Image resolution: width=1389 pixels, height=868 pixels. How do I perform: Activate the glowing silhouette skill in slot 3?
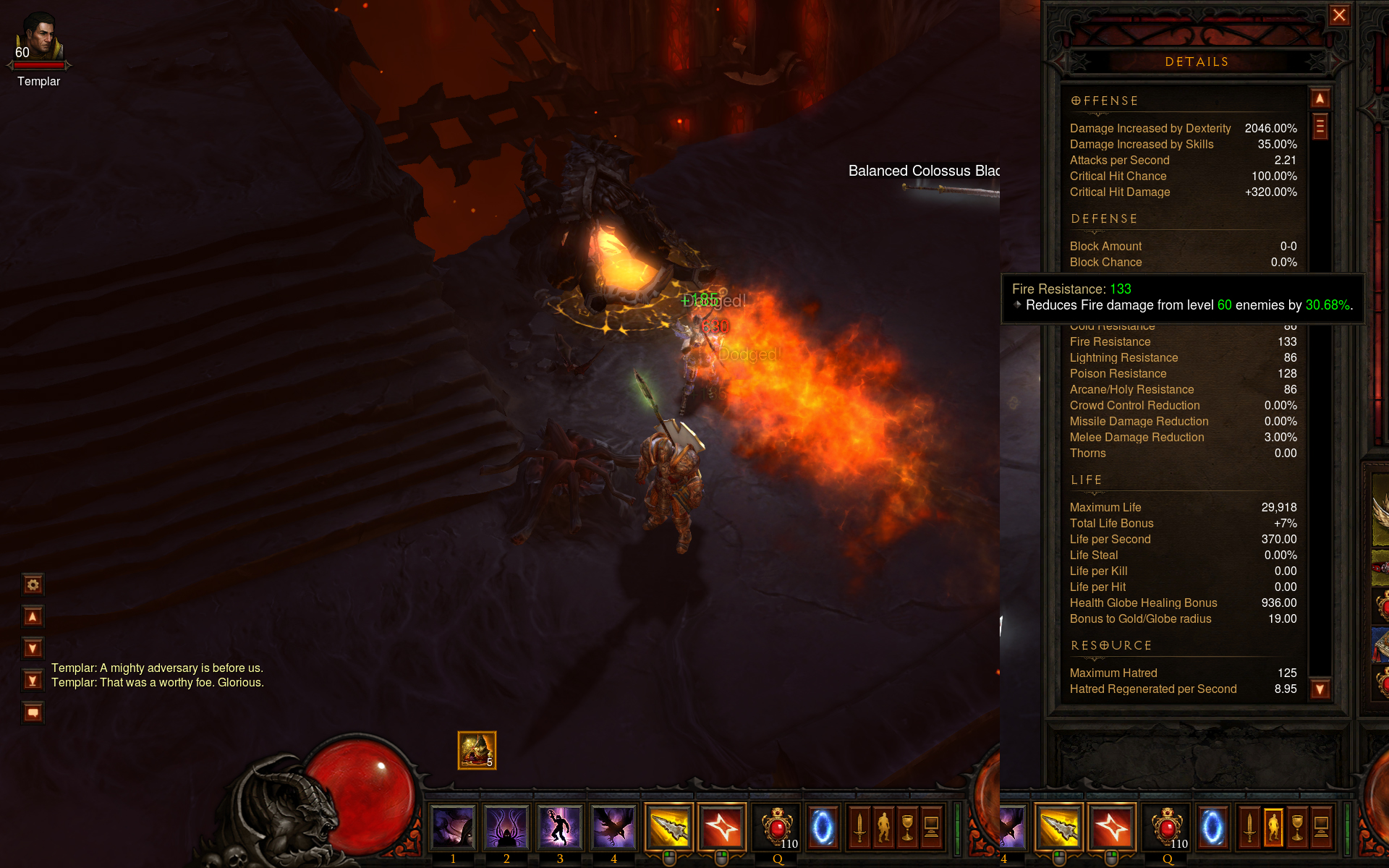[560, 827]
